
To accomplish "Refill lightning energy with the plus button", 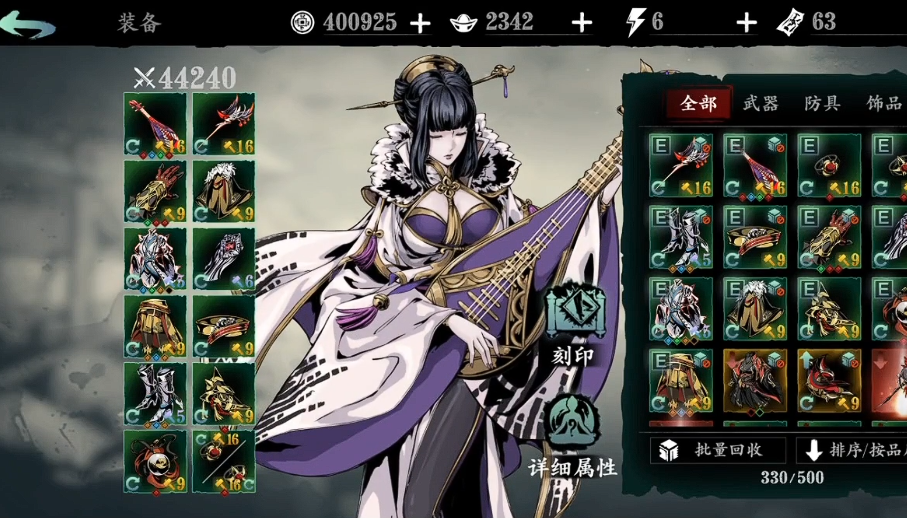I will pyautogui.click(x=746, y=23).
